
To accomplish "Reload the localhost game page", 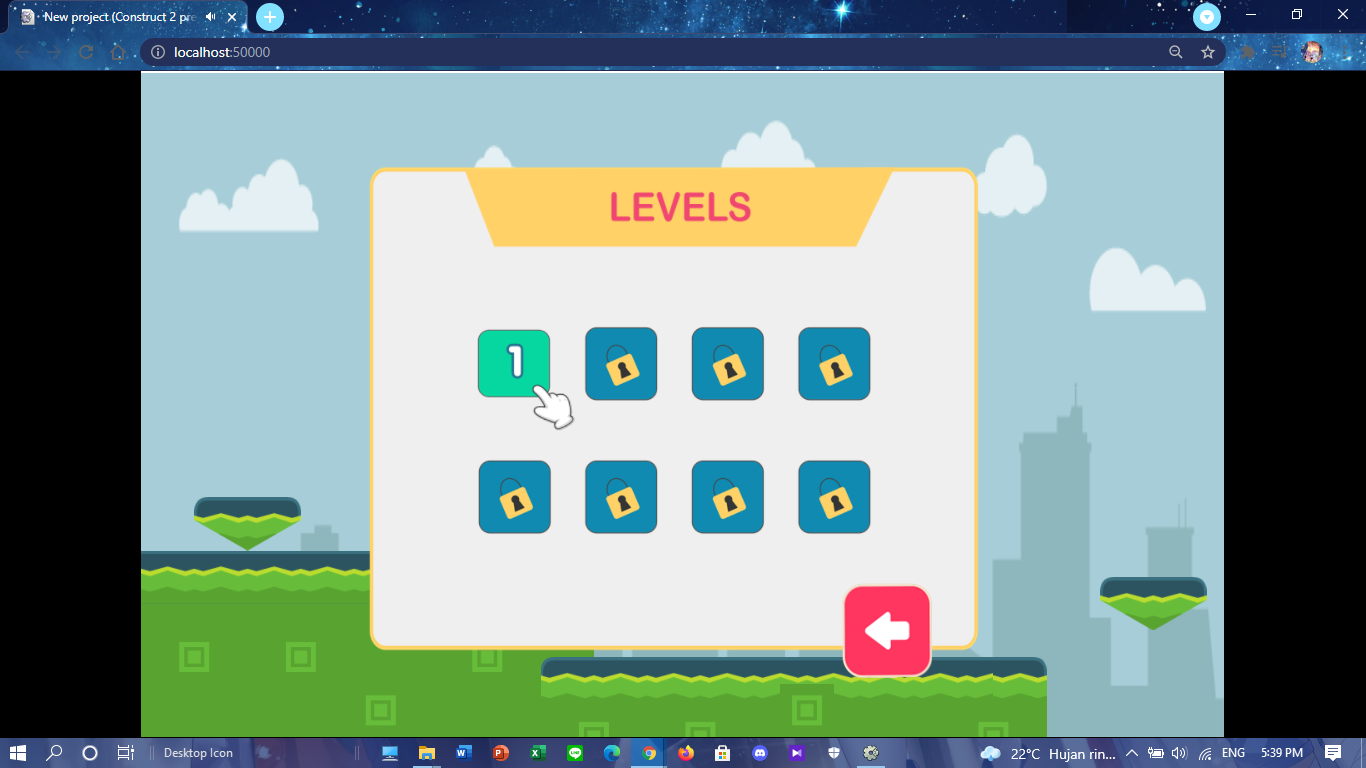I will pos(84,51).
